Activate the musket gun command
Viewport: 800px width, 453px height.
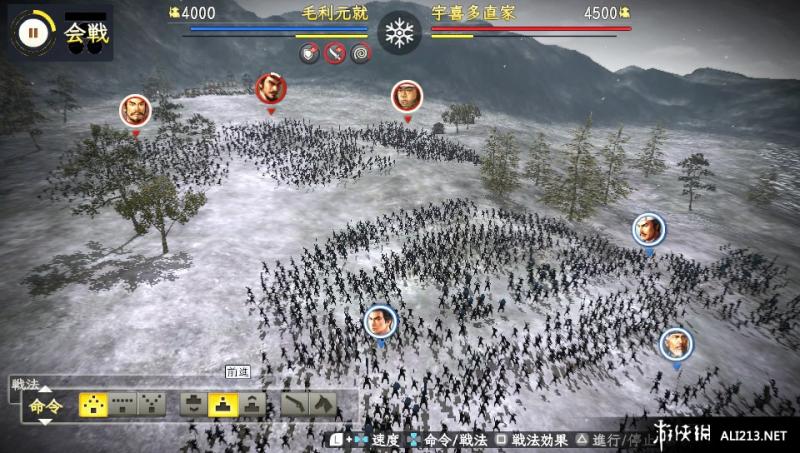pyautogui.click(x=295, y=403)
